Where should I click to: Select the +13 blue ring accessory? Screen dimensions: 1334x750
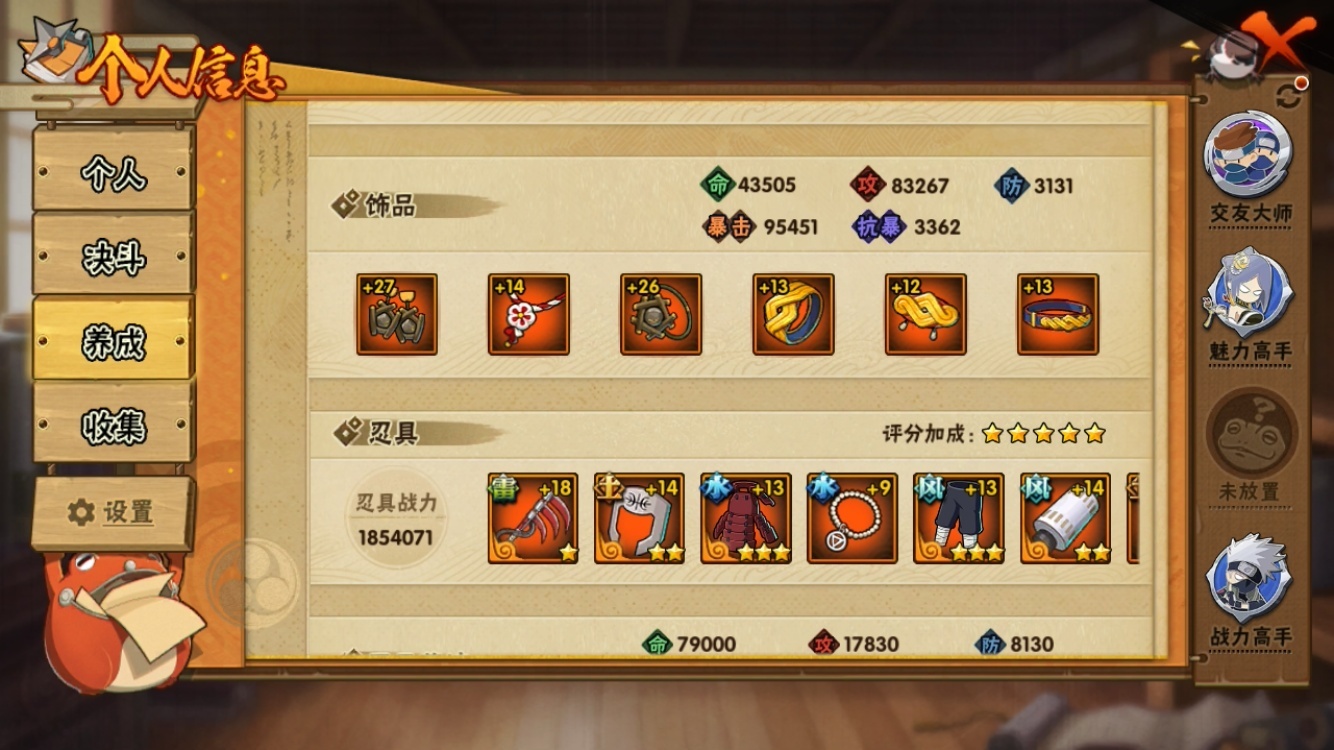coord(793,313)
